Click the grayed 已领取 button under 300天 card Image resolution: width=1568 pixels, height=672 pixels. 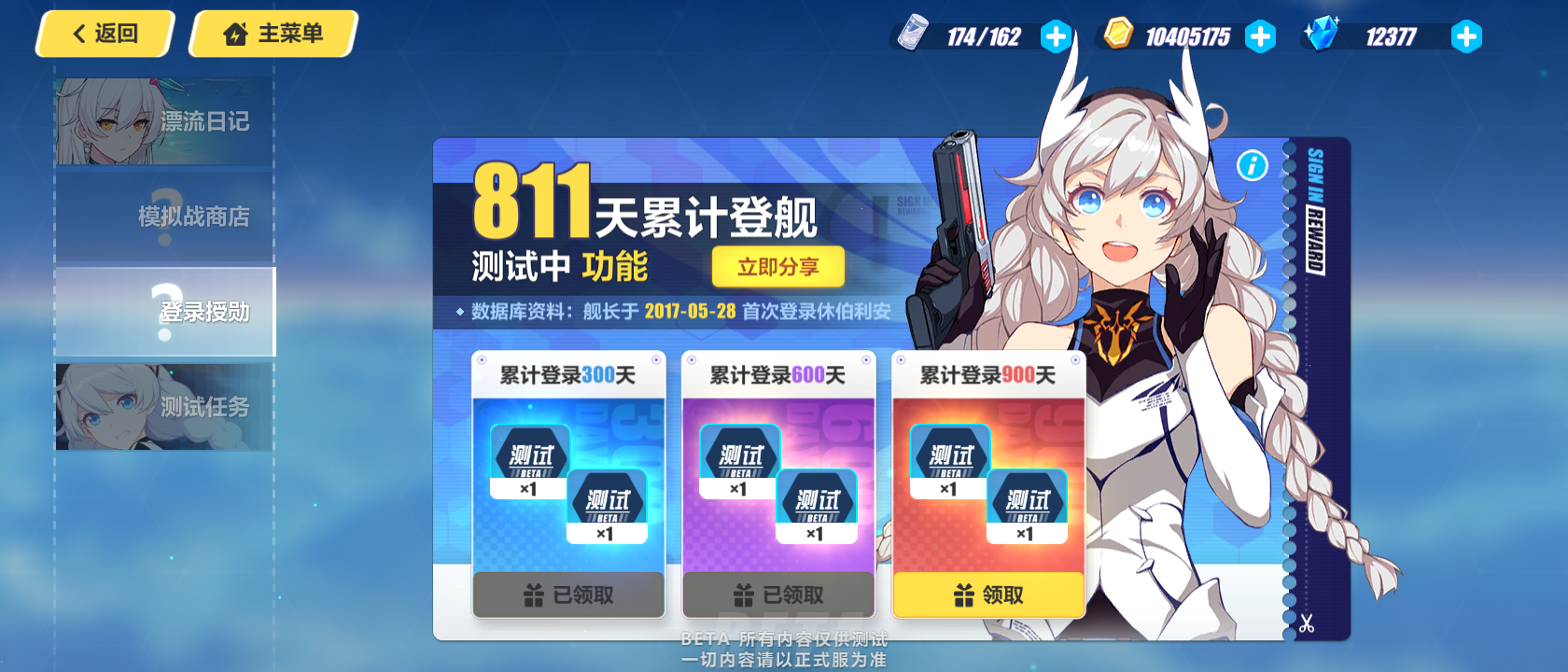click(x=567, y=593)
